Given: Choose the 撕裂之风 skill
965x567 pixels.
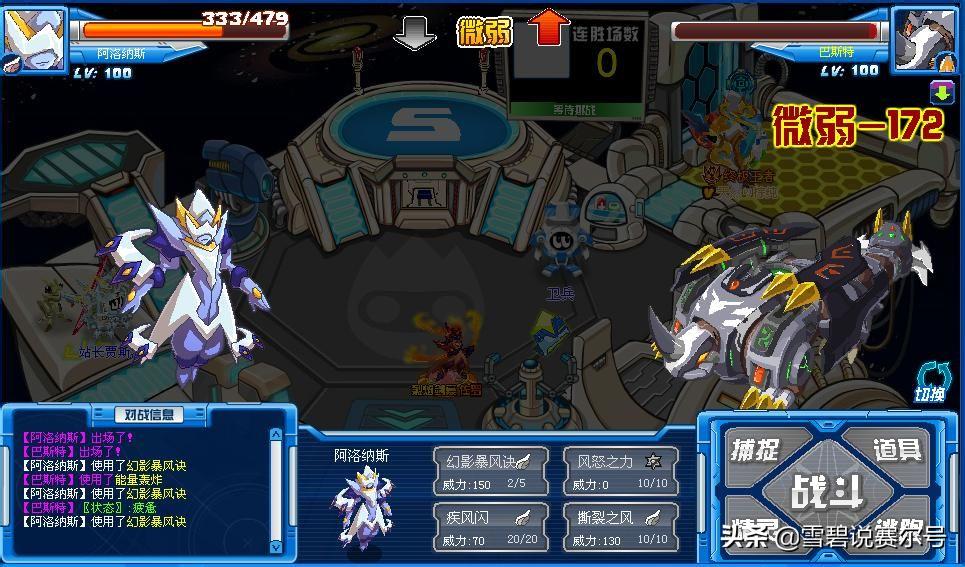Looking at the screenshot, I should 620,527.
